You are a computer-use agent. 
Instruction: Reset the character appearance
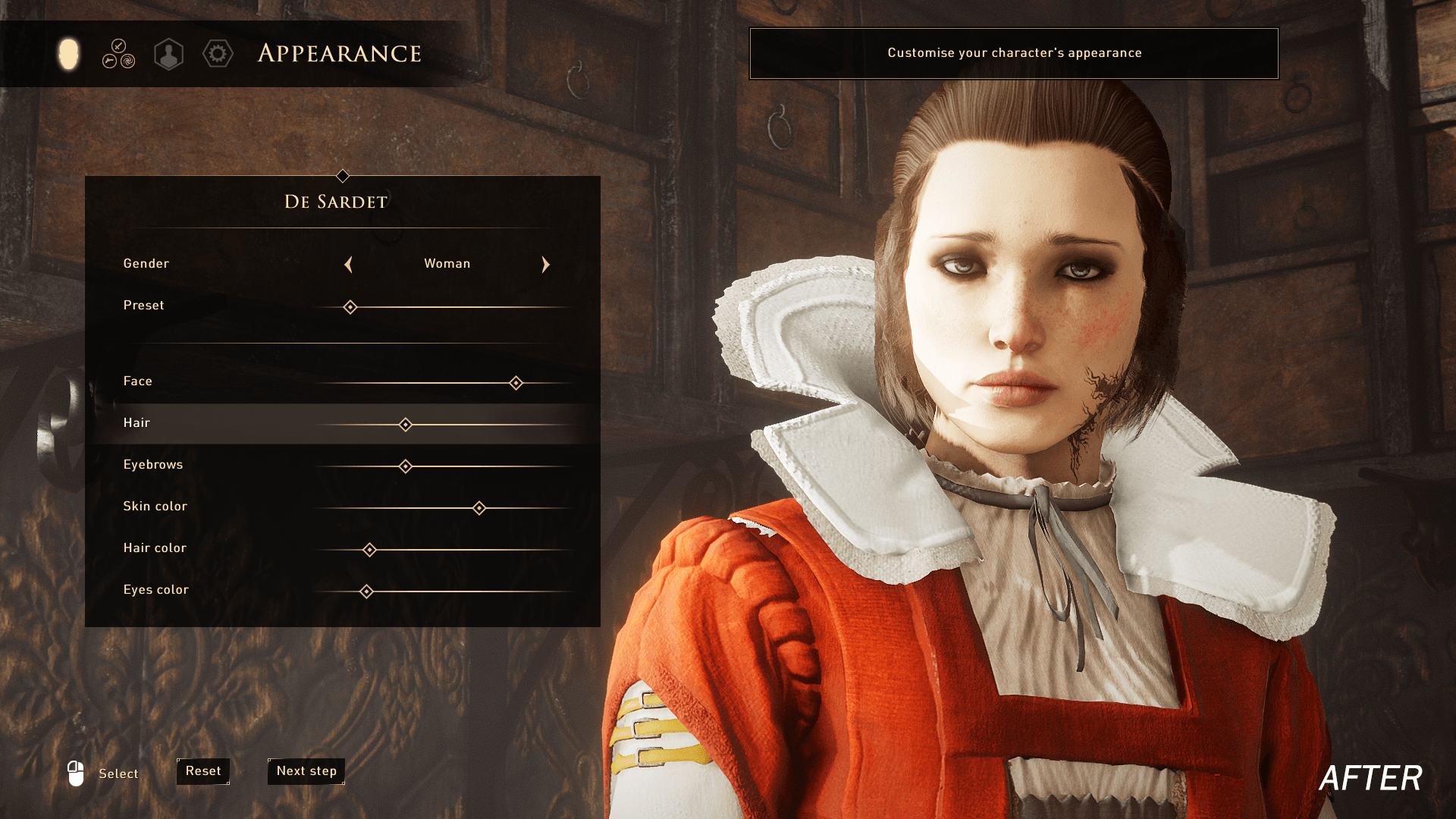(x=203, y=771)
